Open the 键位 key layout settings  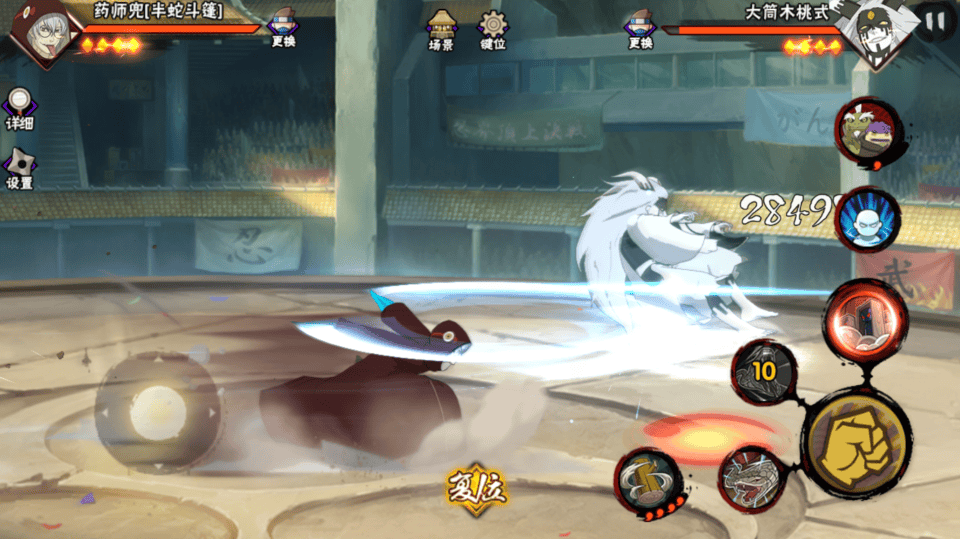[x=493, y=28]
